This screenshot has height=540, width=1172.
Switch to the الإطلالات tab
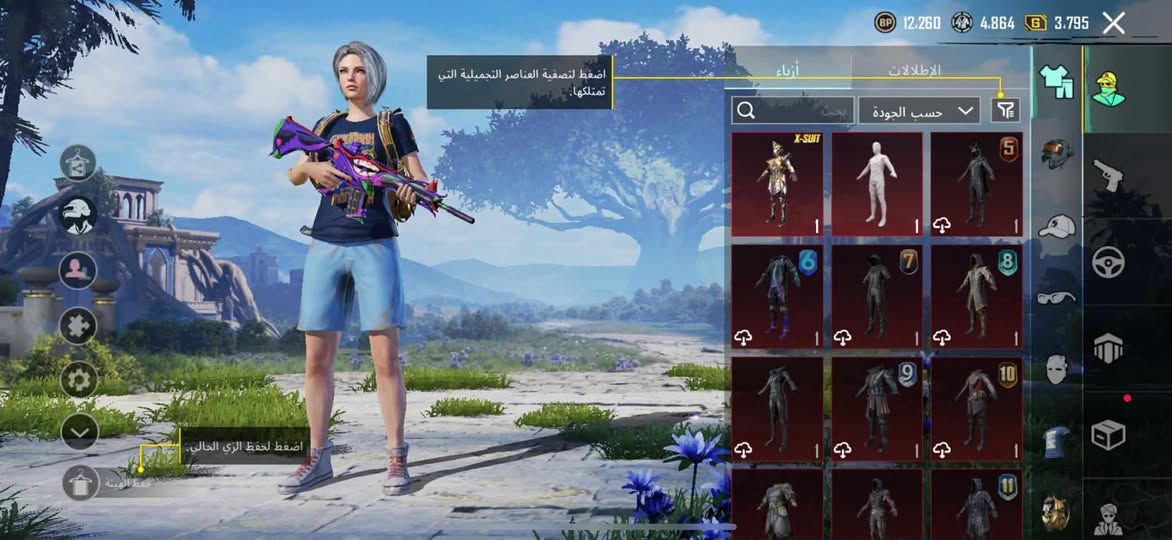coord(914,71)
